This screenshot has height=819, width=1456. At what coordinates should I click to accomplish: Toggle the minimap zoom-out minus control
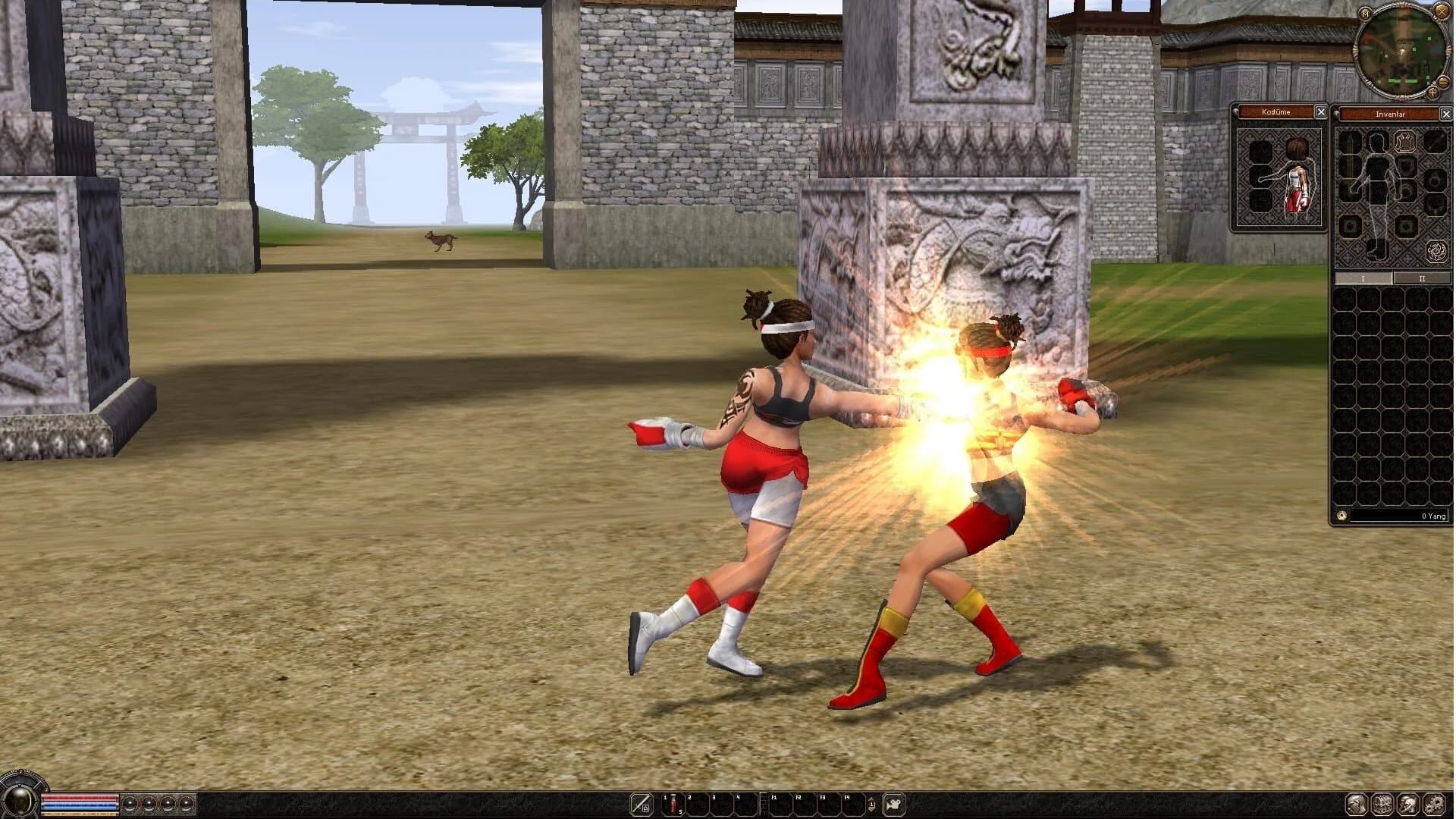(x=1443, y=82)
